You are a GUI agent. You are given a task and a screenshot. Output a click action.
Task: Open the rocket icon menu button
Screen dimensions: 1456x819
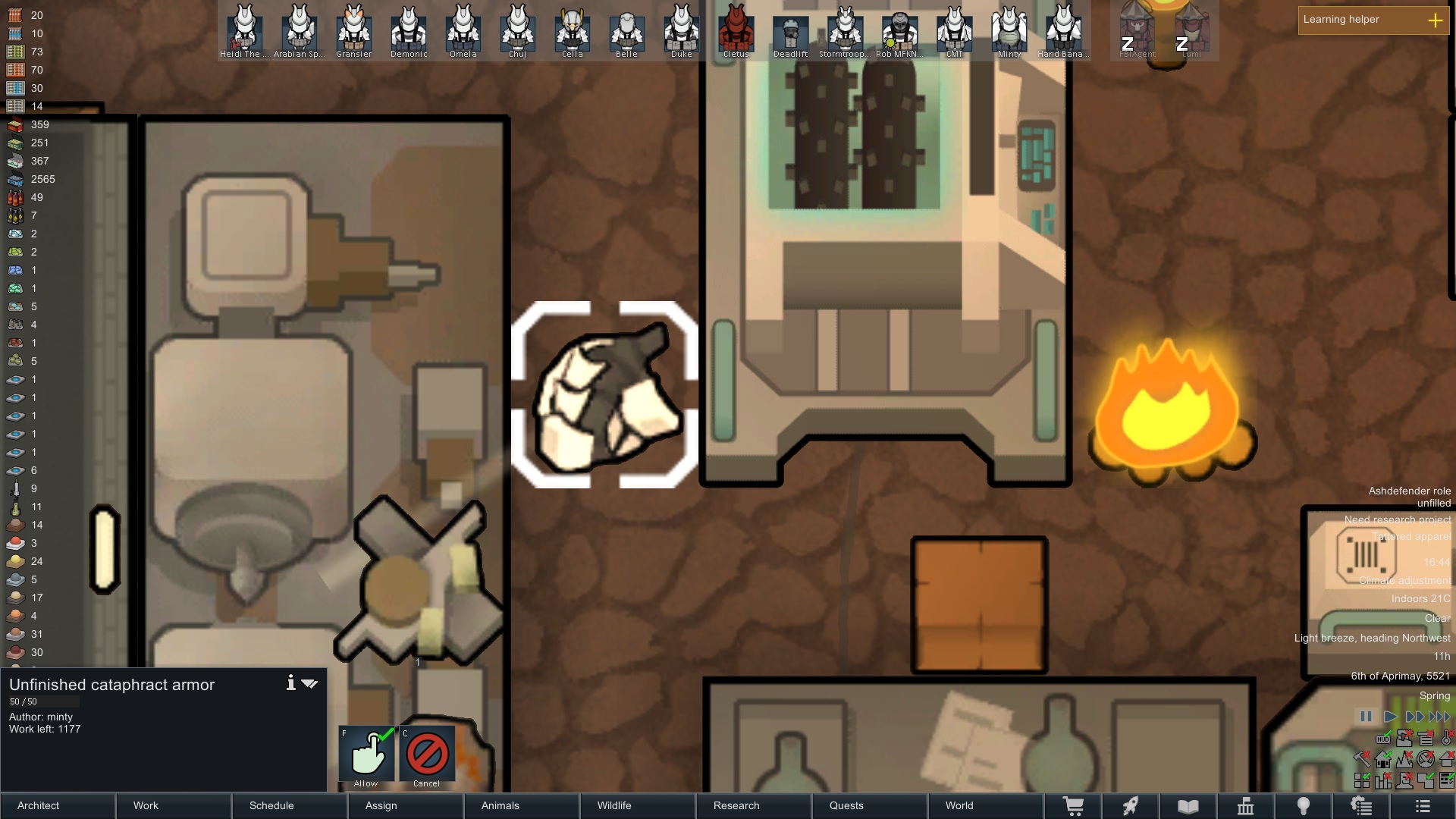pos(1131,806)
